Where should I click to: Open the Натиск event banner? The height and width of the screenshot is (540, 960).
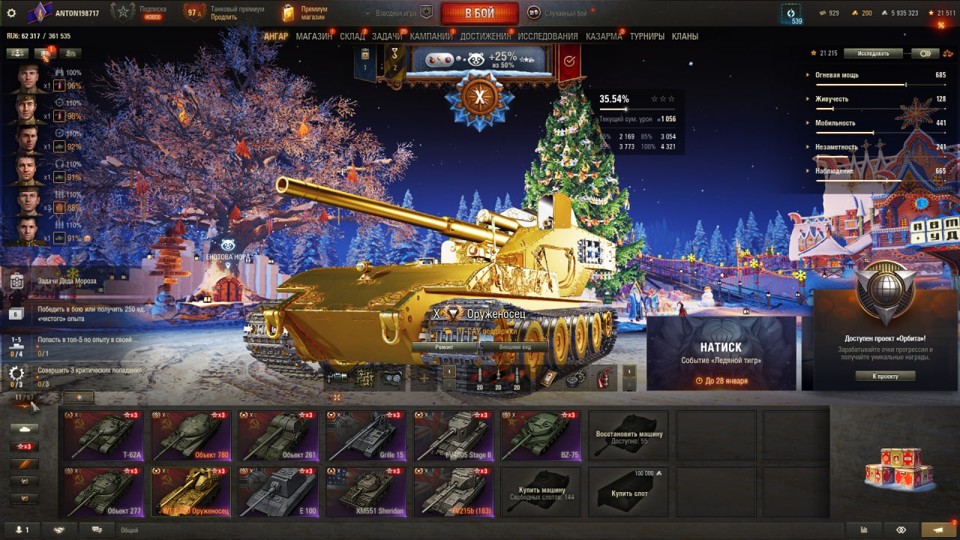721,354
